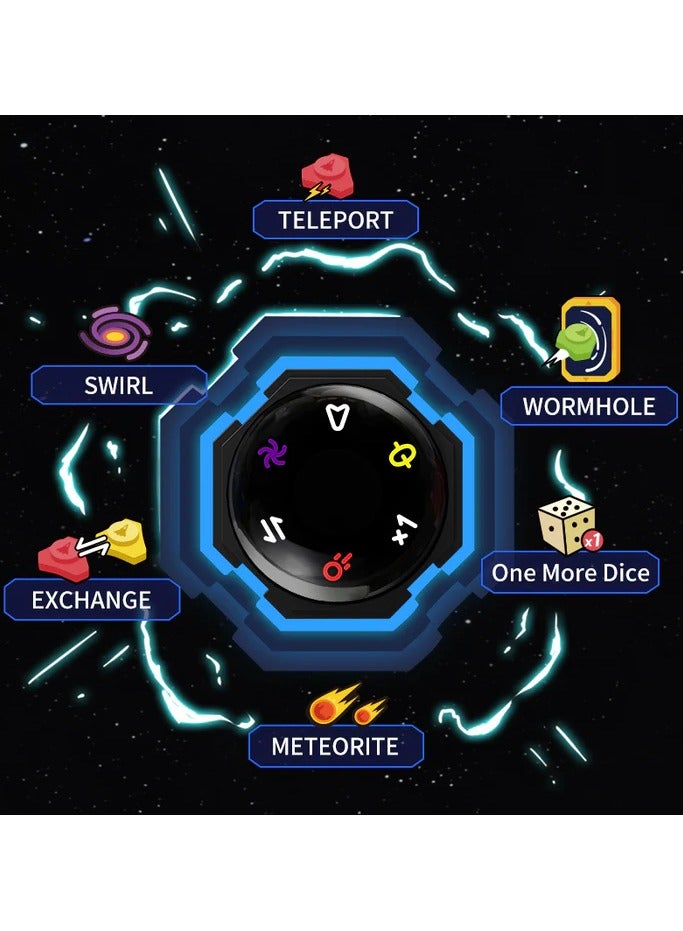Choose the EXCHANGE label
This screenshot has width=683, height=931.
click(x=91, y=600)
